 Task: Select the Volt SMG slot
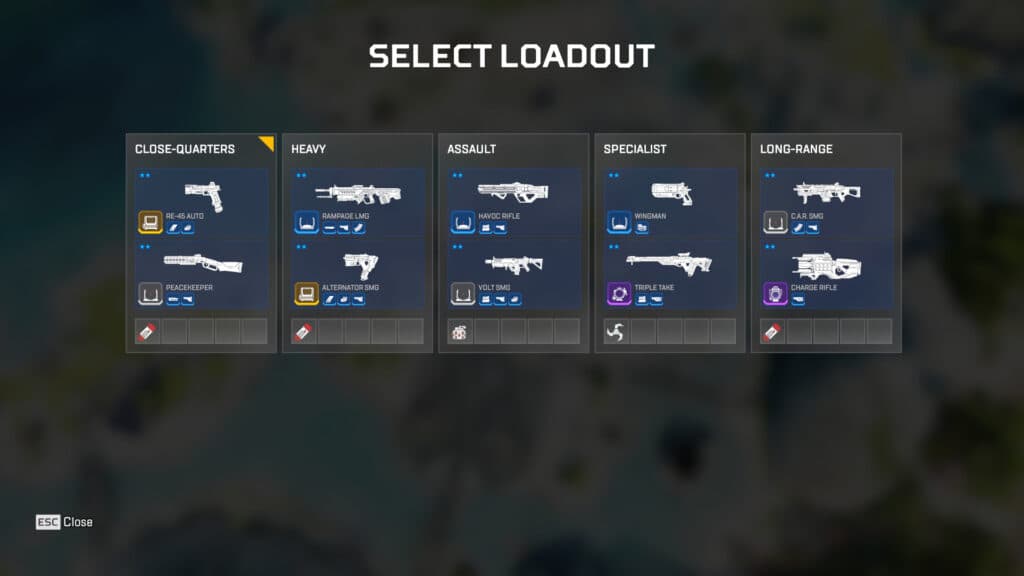(513, 274)
